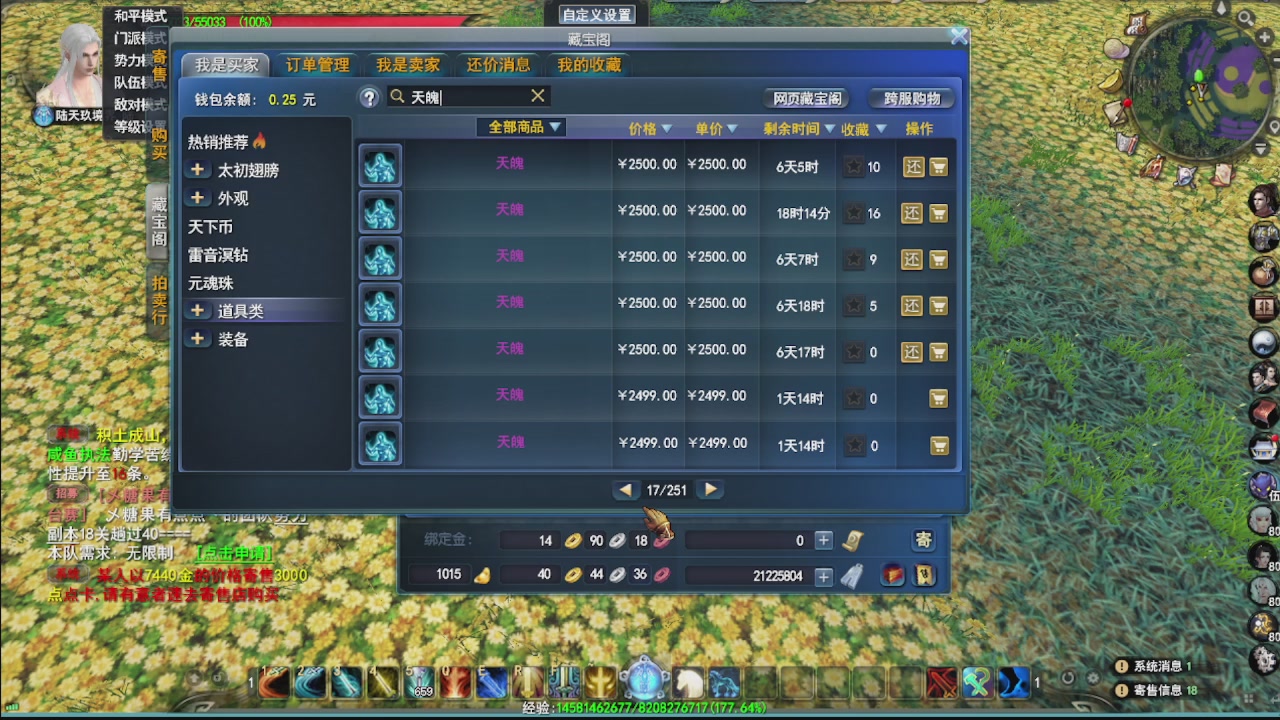The width and height of the screenshot is (1280, 720).
Task: Click the help question mark beside search box
Action: (x=369, y=96)
